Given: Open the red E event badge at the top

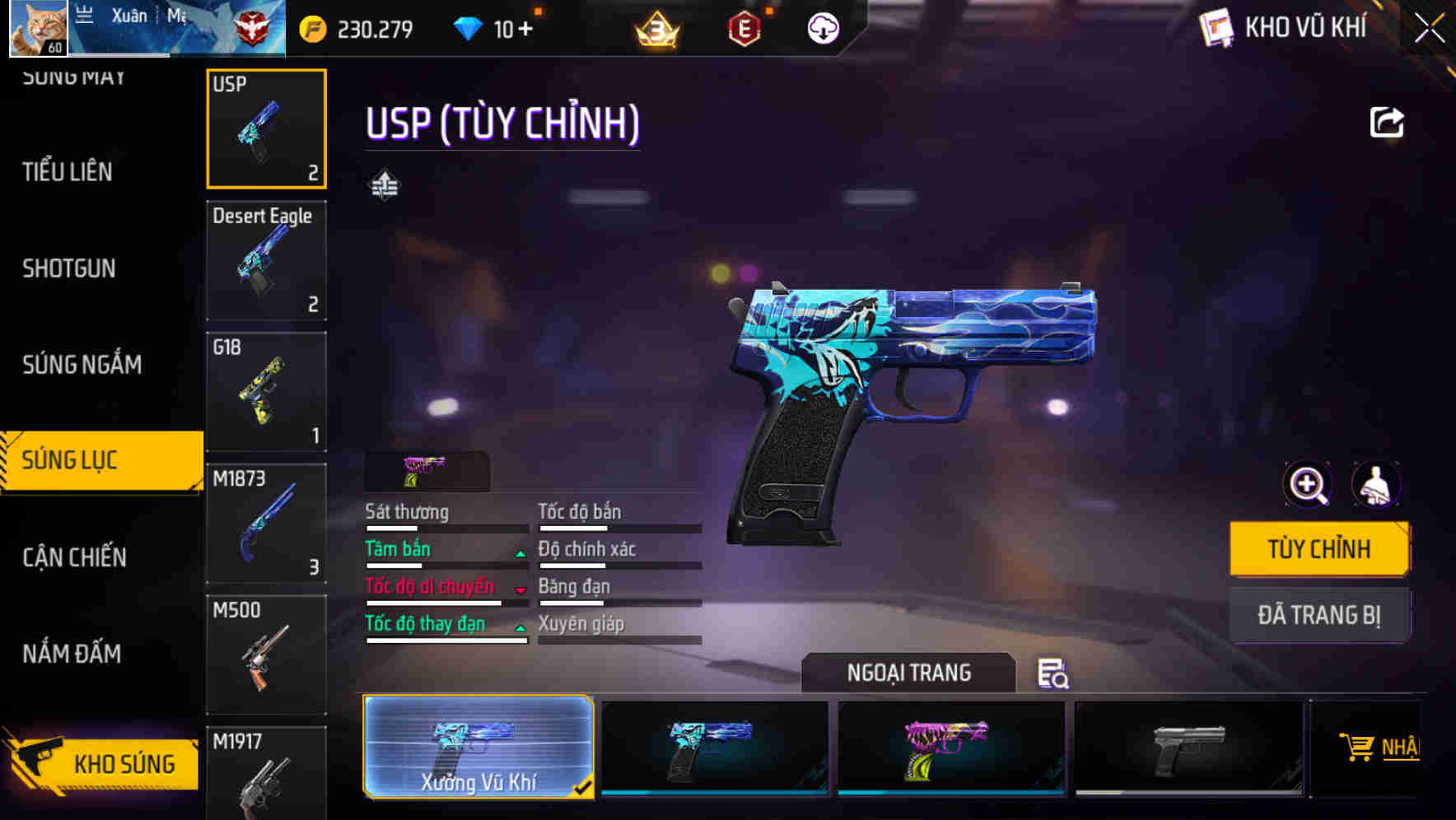Looking at the screenshot, I should [x=744, y=28].
